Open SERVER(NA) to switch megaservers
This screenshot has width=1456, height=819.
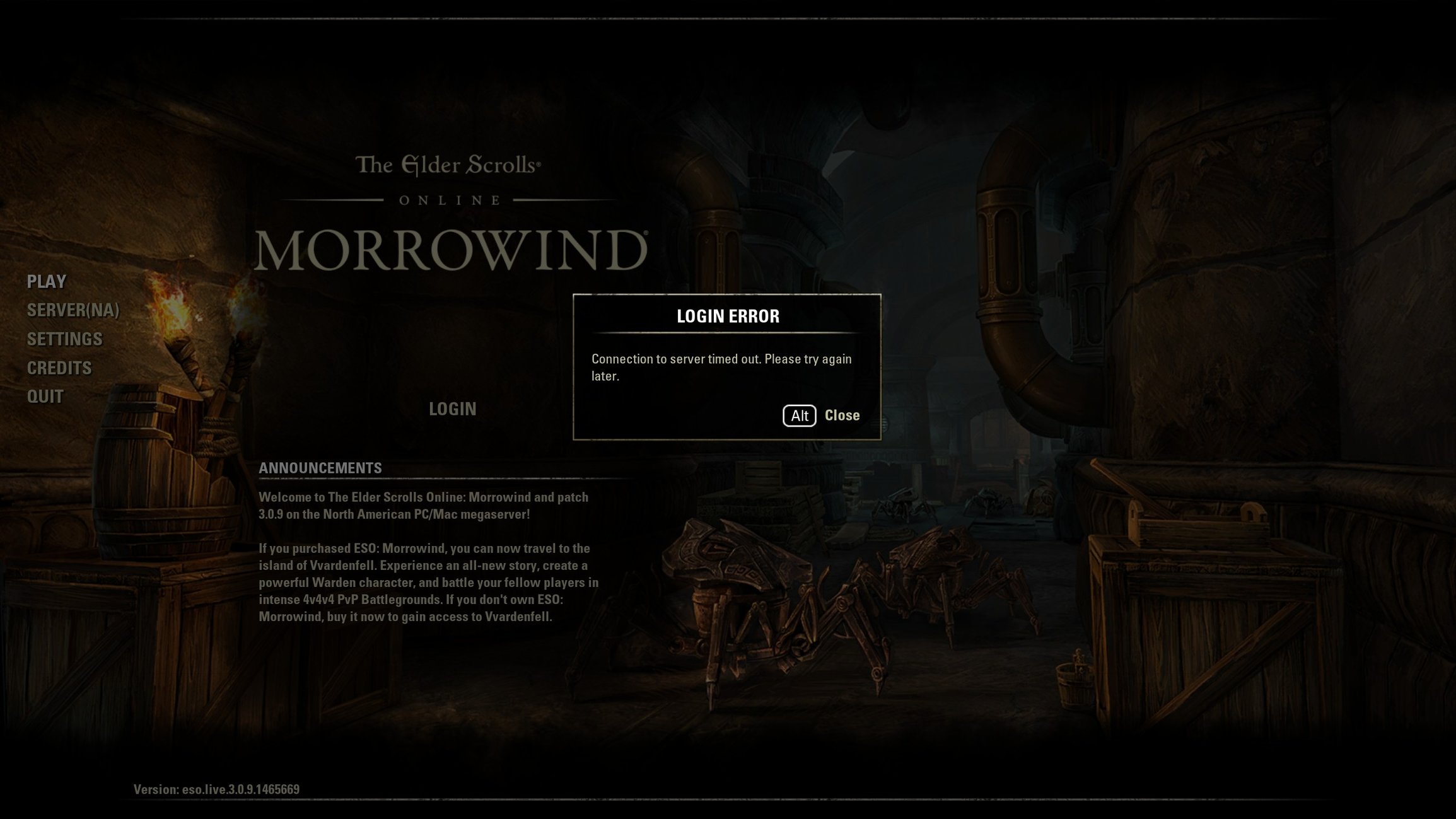pos(73,310)
